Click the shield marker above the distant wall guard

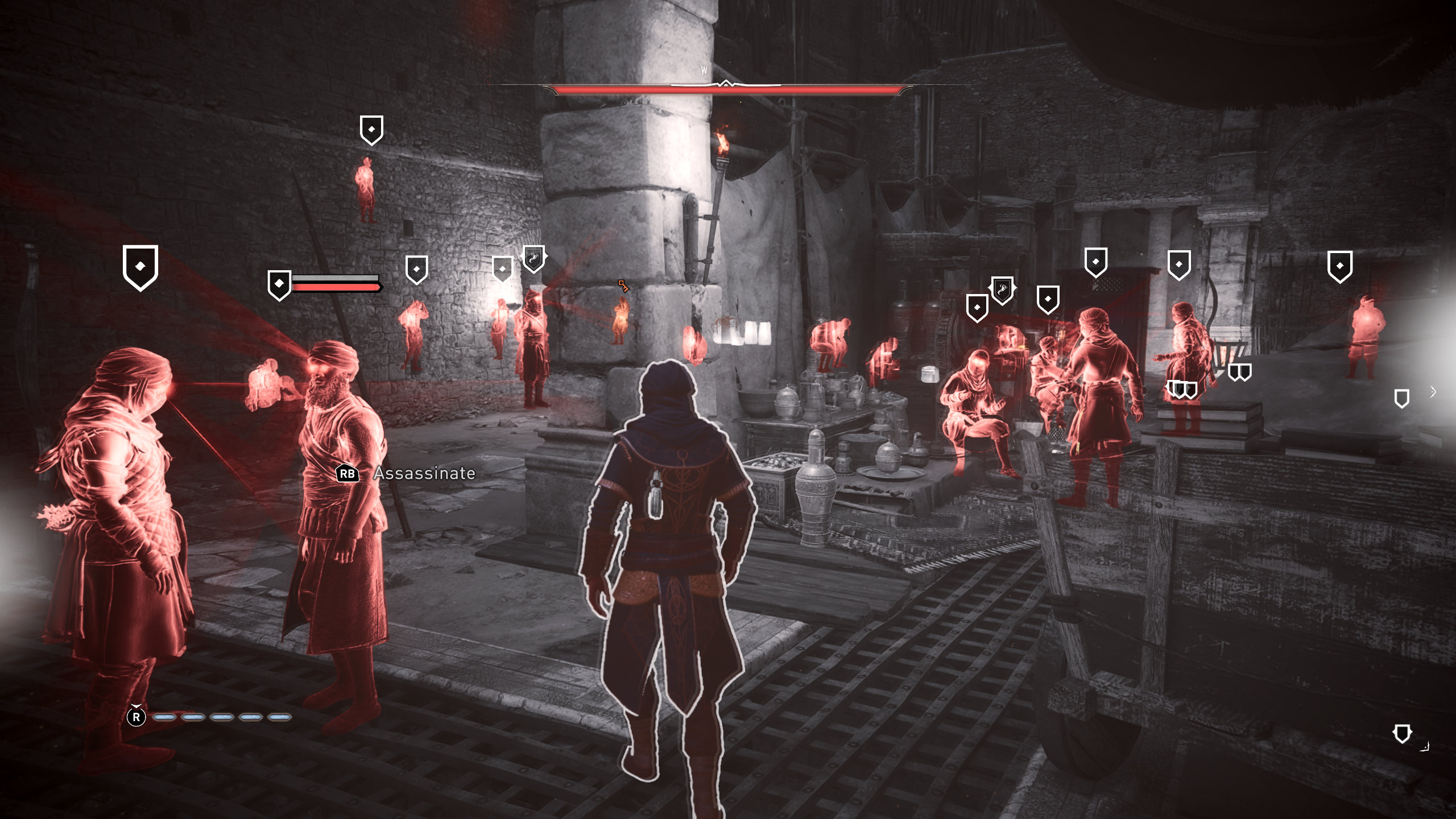click(371, 130)
